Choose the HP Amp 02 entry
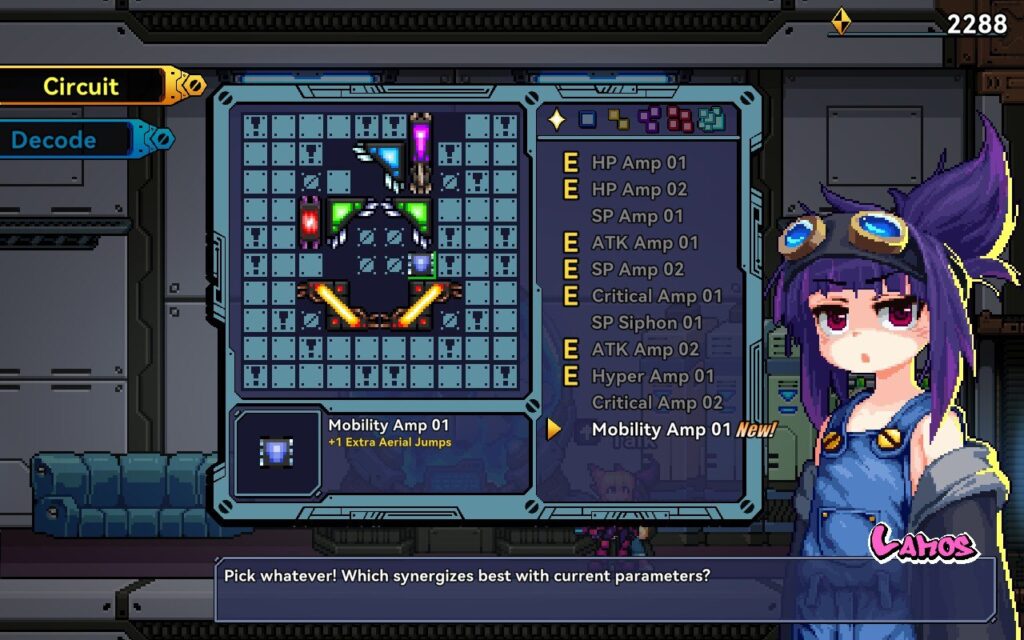Image resolution: width=1024 pixels, height=640 pixels. (638, 189)
